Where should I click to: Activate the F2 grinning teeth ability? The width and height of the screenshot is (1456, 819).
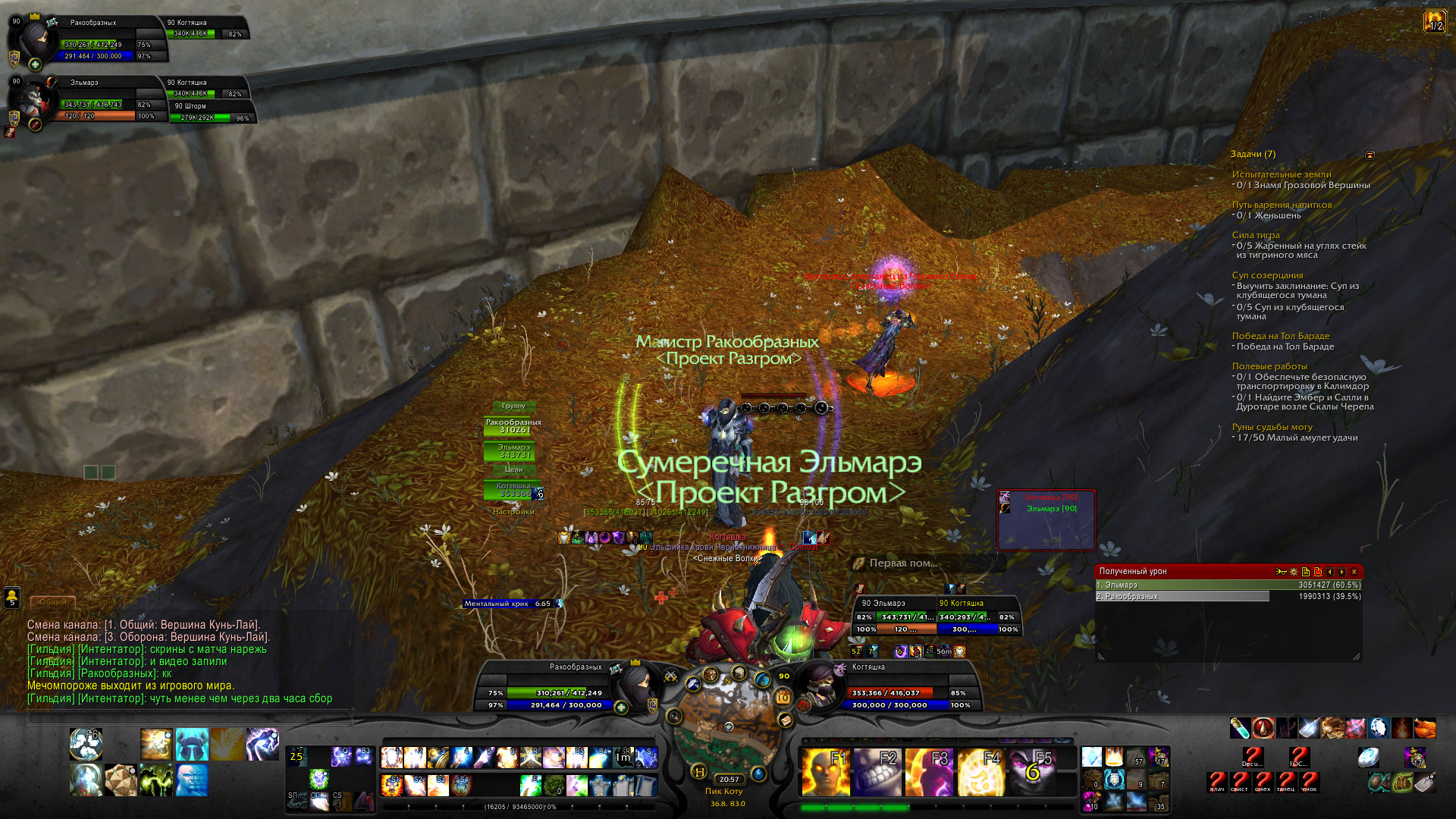pyautogui.click(x=876, y=772)
